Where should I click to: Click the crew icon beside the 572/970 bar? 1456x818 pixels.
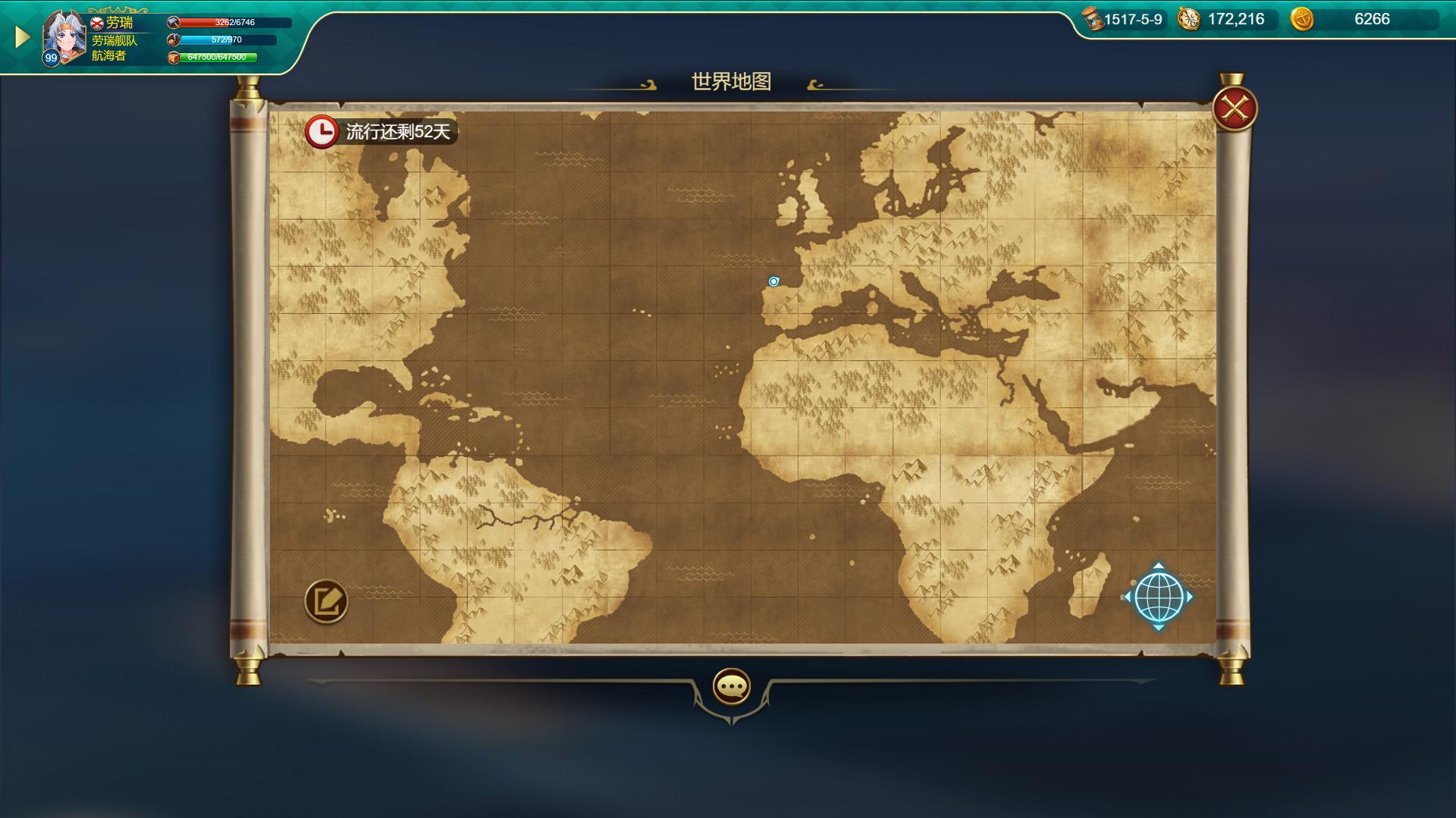click(174, 42)
